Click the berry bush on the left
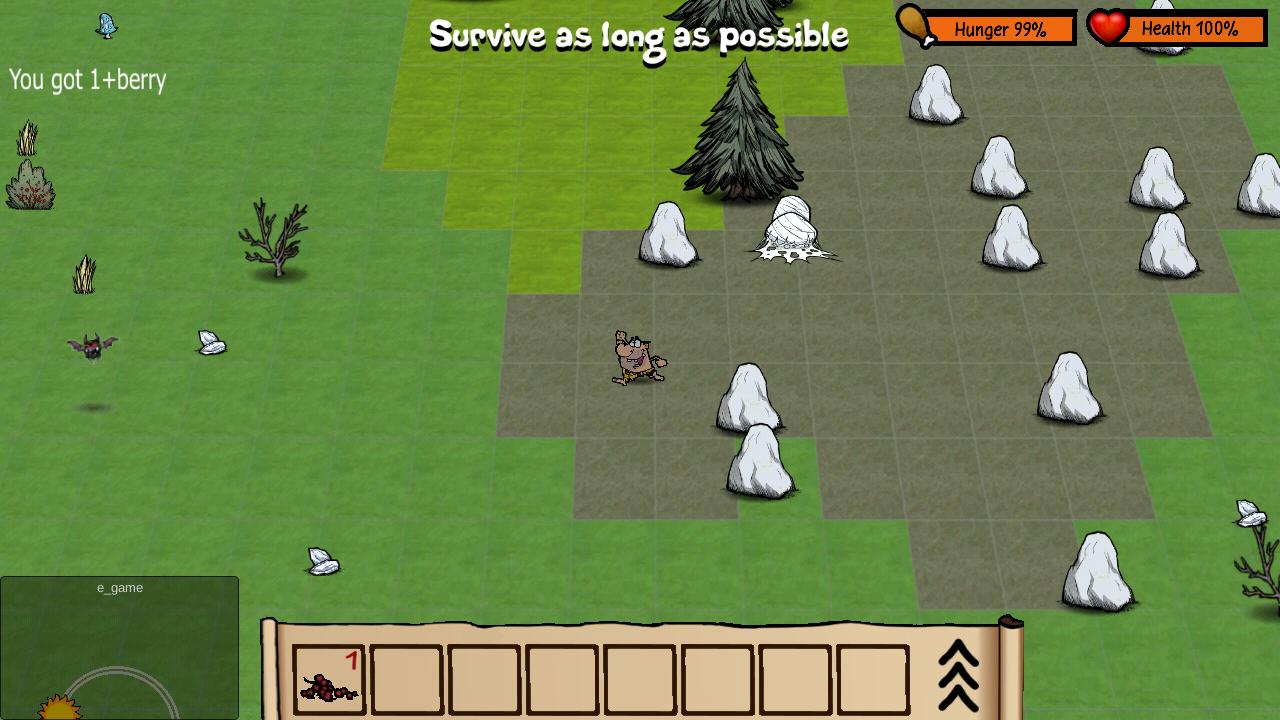Screen dimensions: 1280x720 point(30,185)
